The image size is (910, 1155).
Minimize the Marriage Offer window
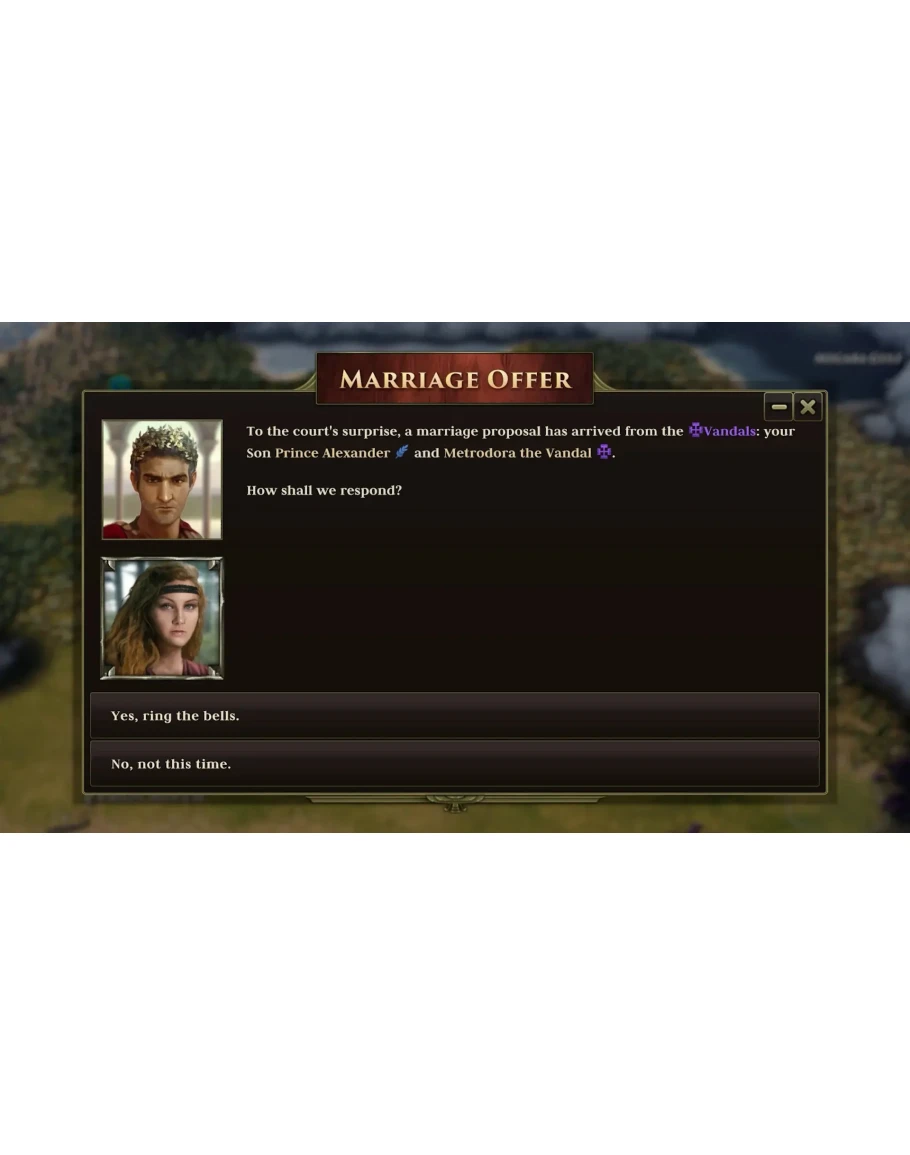(779, 407)
